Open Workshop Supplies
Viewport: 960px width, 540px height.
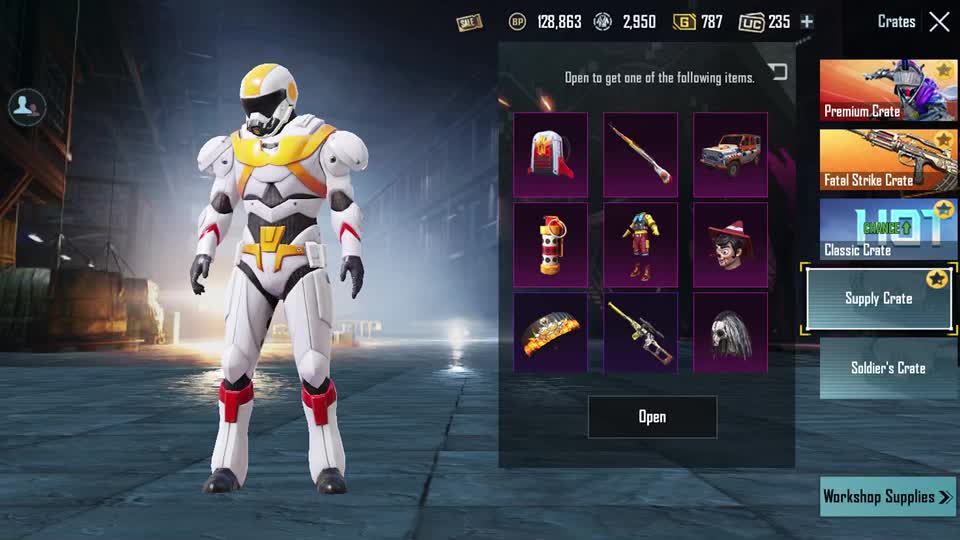coord(887,496)
